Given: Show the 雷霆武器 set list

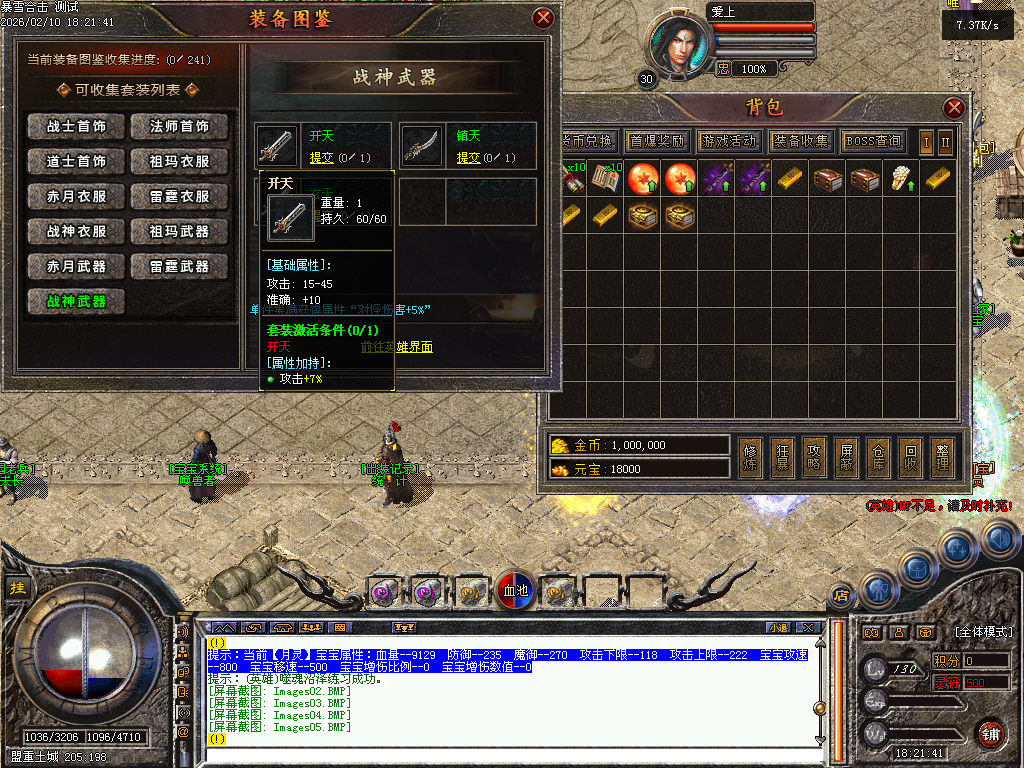Looking at the screenshot, I should point(180,267).
